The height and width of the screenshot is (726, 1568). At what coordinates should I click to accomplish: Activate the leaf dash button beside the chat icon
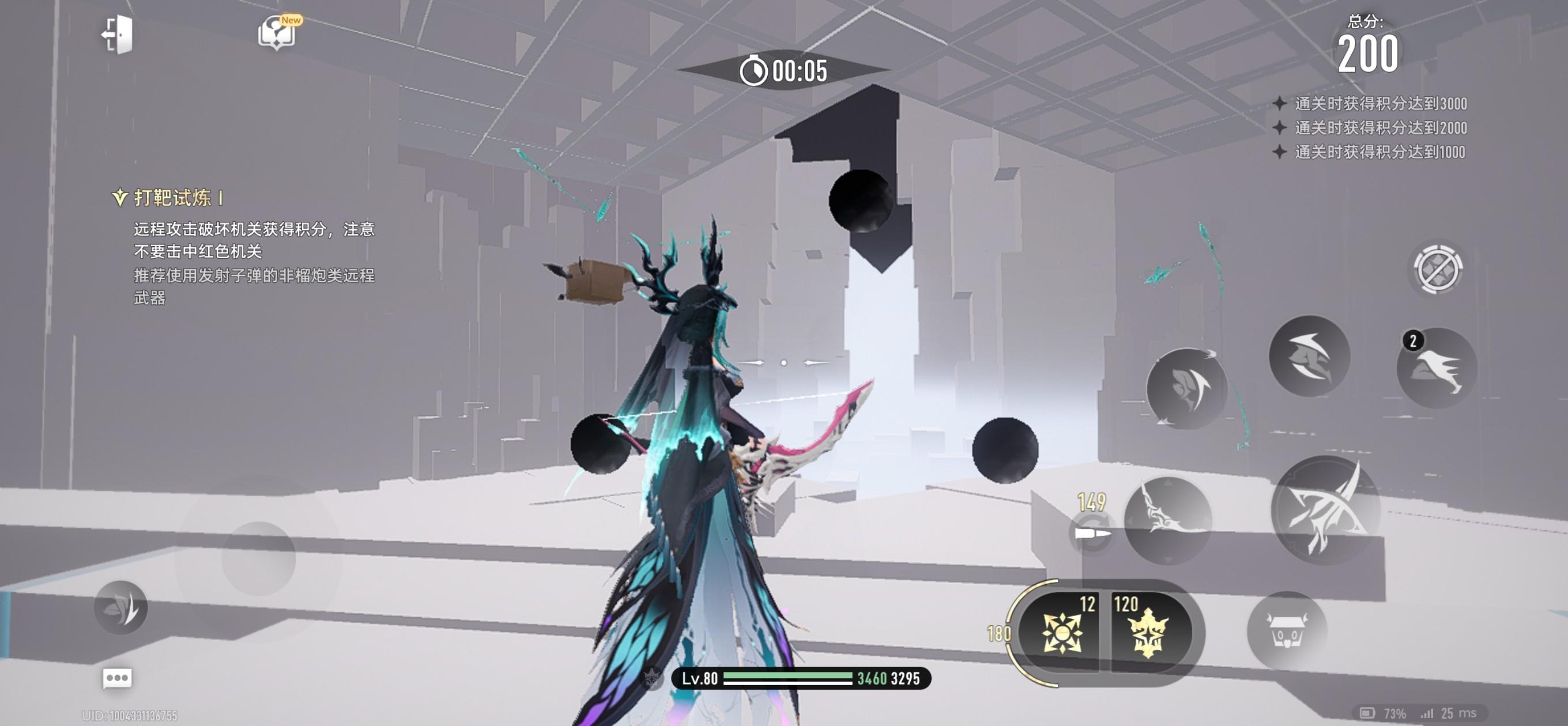[x=120, y=607]
